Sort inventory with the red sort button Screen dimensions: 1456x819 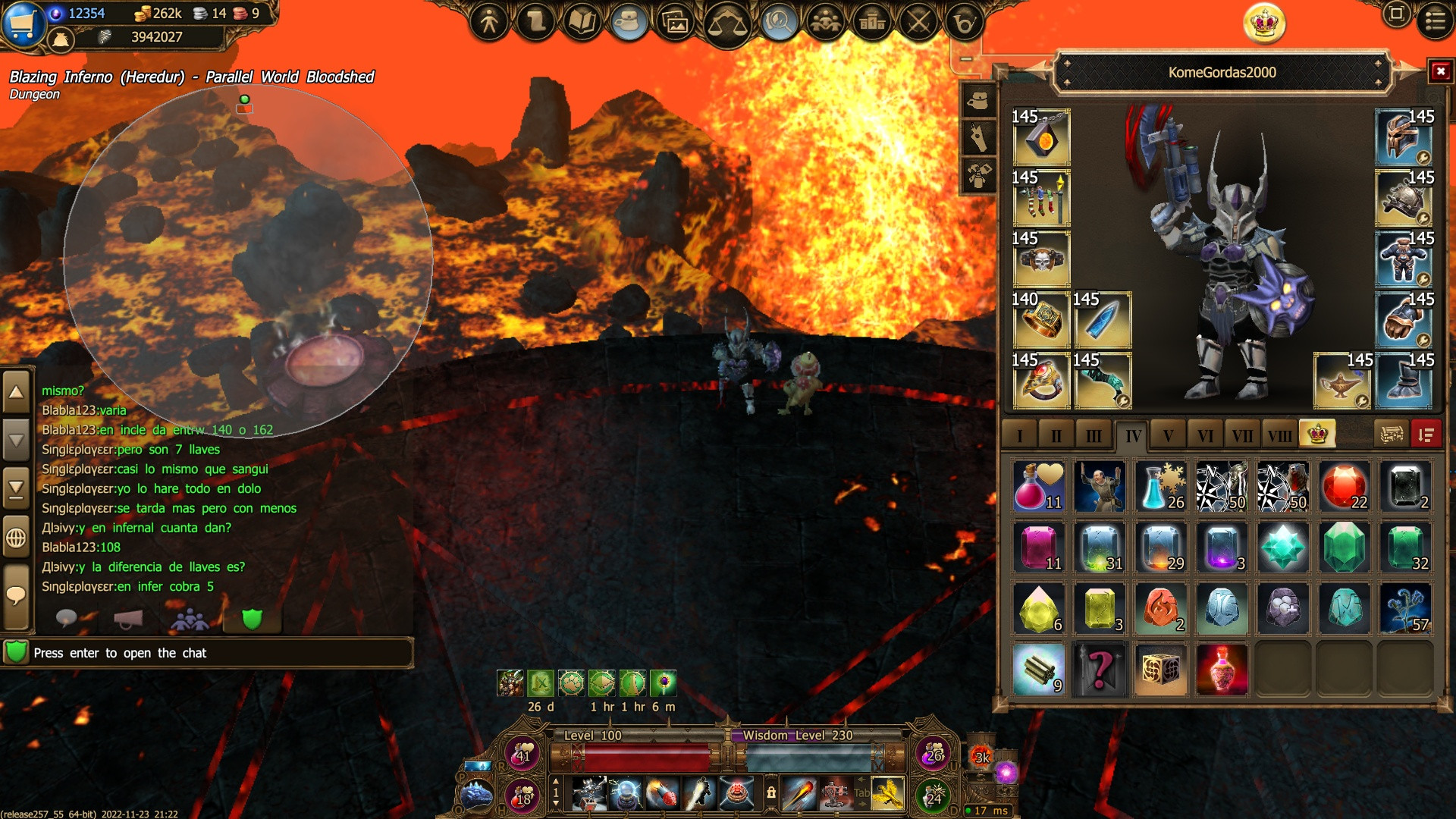click(1426, 435)
